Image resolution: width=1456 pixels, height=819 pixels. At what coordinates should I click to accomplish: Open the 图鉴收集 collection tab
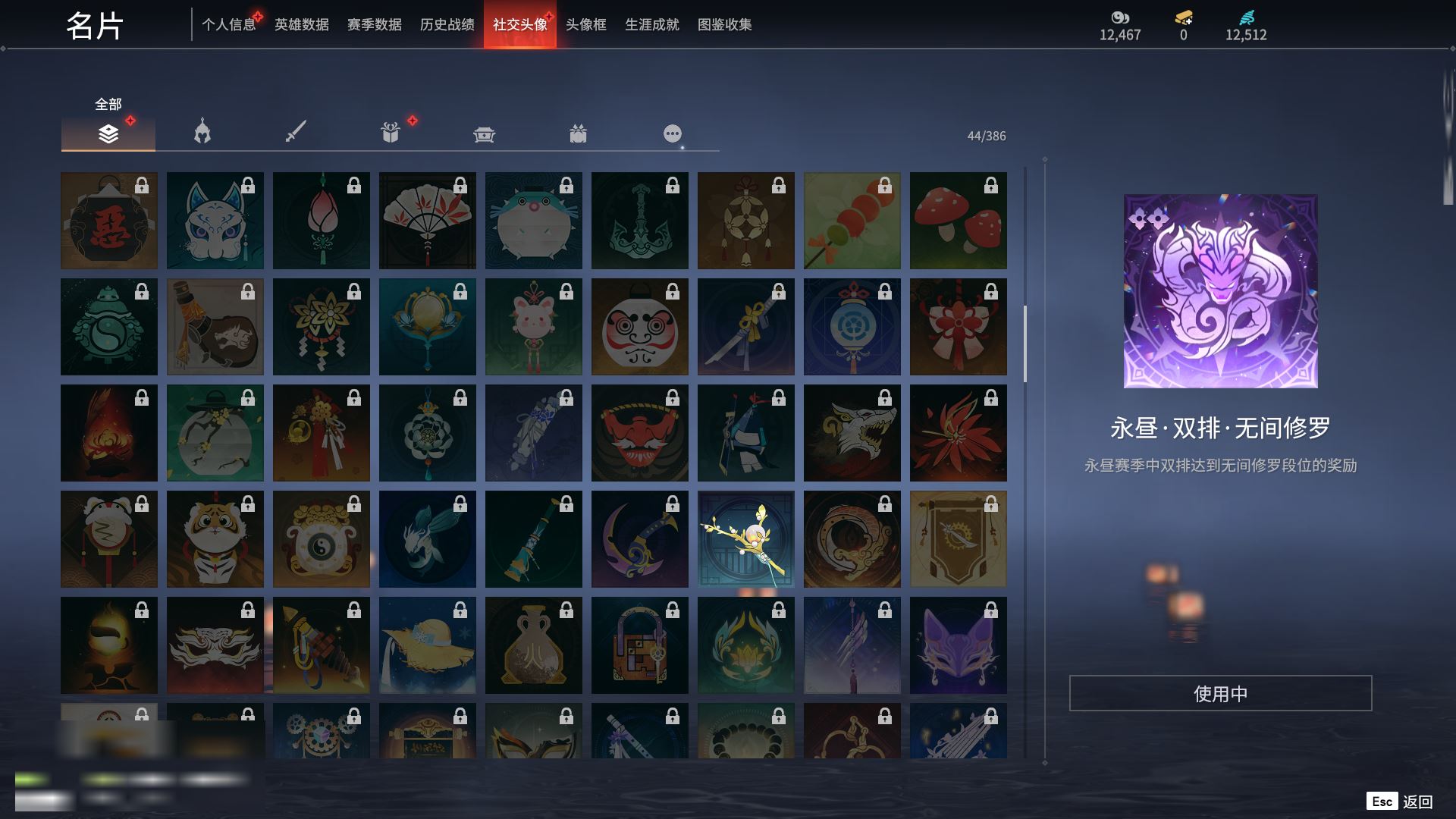tap(724, 25)
